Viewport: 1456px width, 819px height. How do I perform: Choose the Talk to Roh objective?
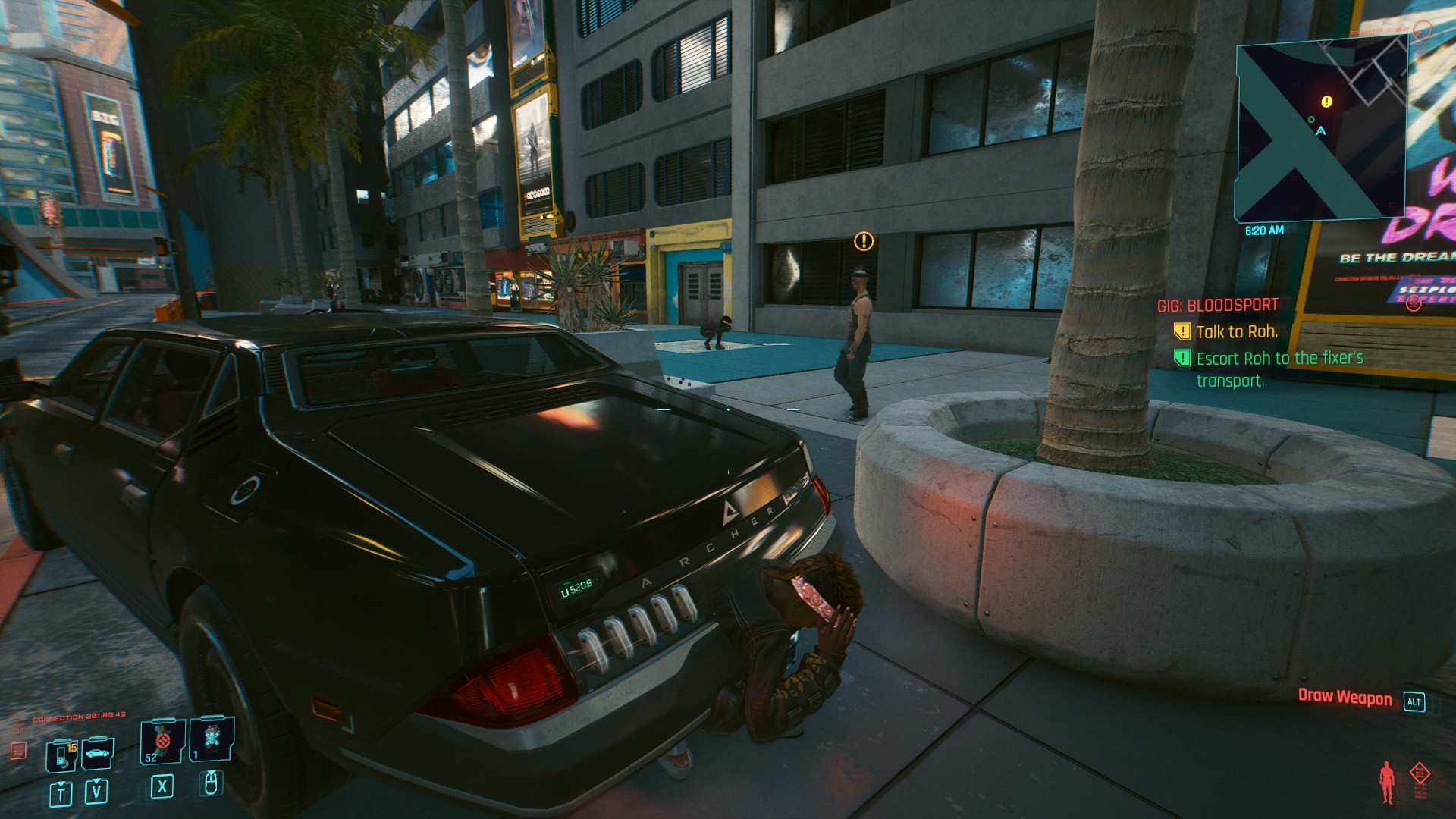[1236, 331]
